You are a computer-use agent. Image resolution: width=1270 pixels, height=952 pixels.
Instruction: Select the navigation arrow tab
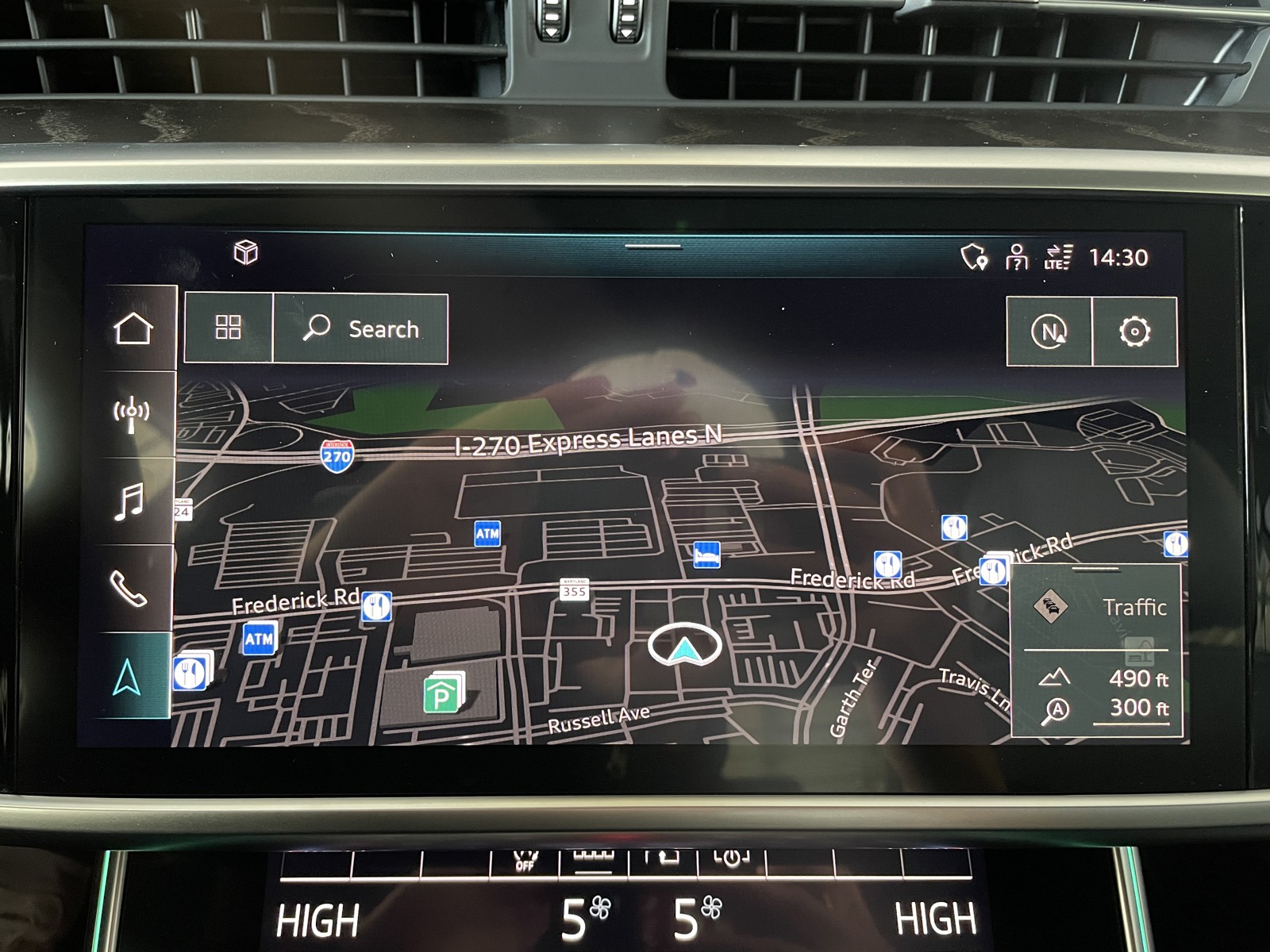[128, 677]
